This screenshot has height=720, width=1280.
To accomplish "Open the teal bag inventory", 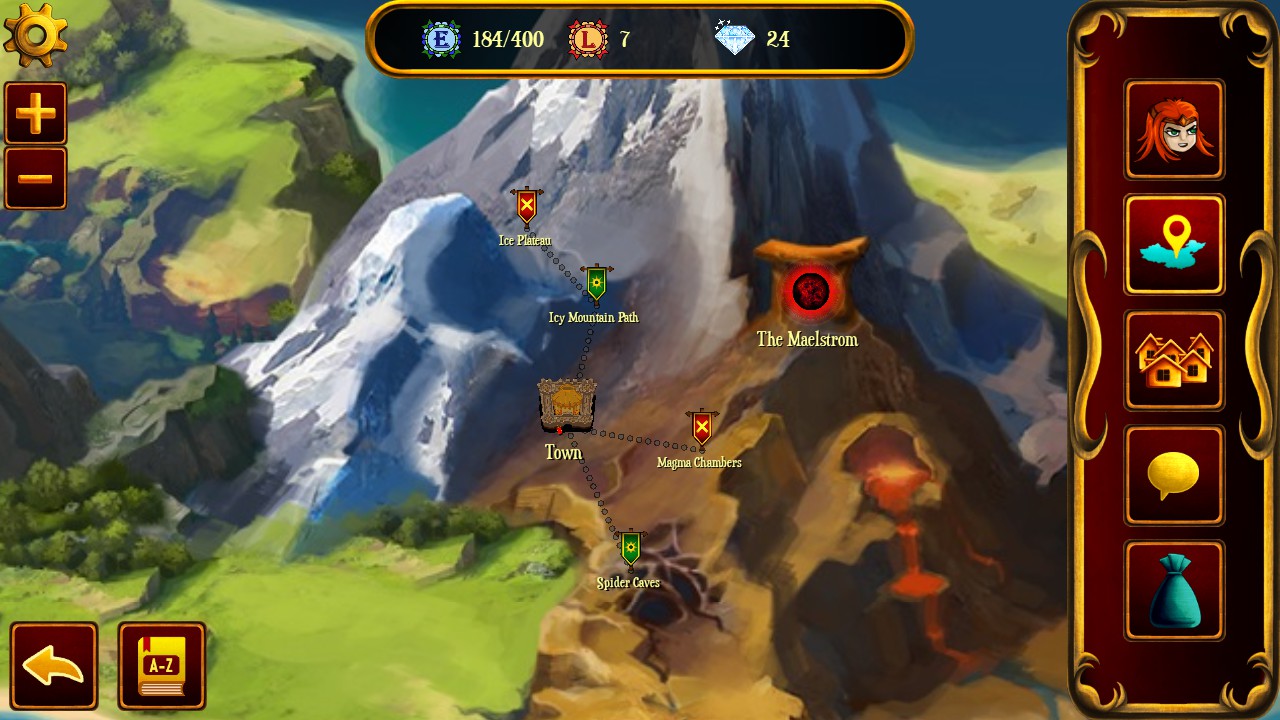I will click(1174, 590).
